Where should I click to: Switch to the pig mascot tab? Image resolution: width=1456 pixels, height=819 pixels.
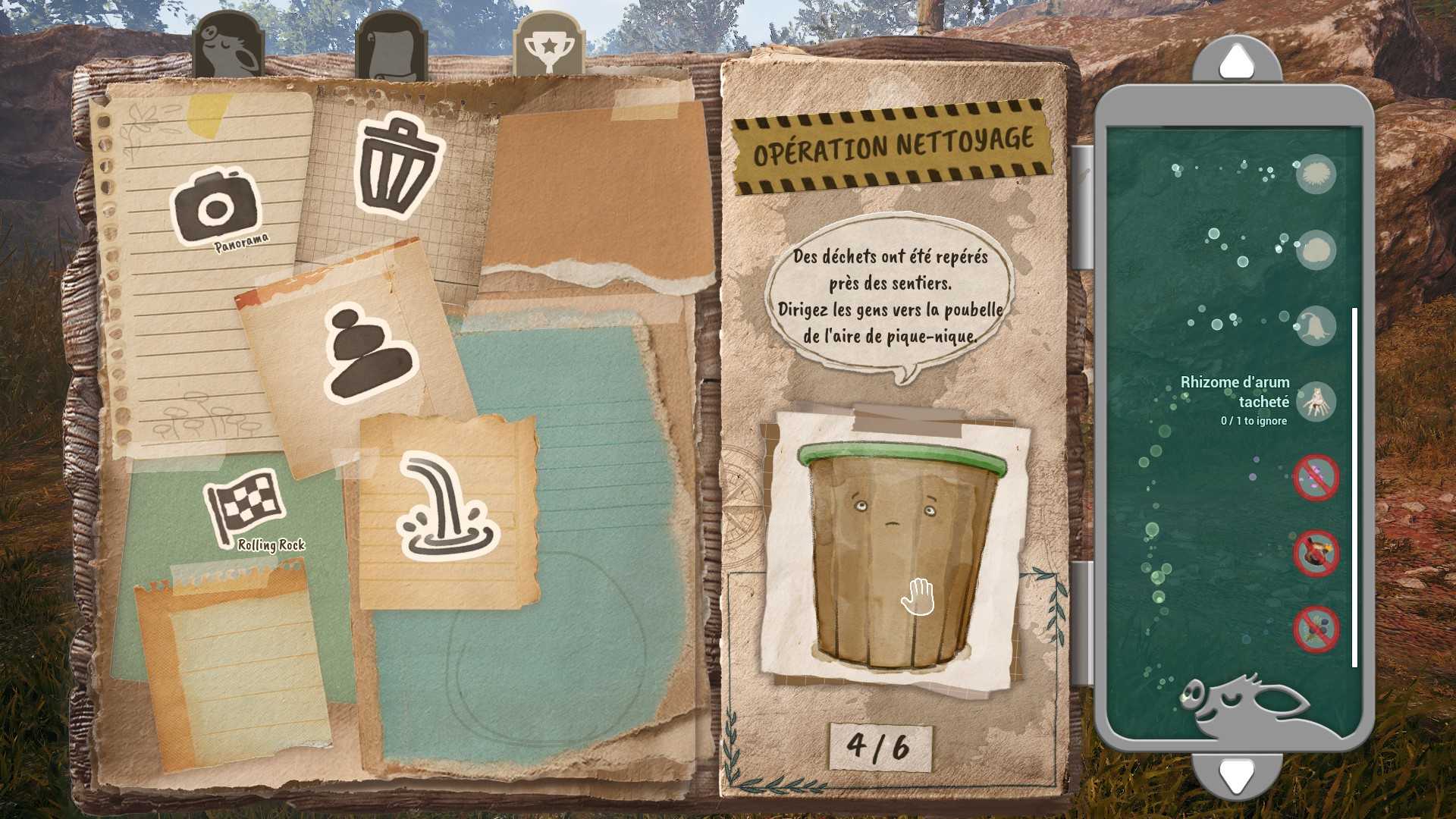(227, 47)
